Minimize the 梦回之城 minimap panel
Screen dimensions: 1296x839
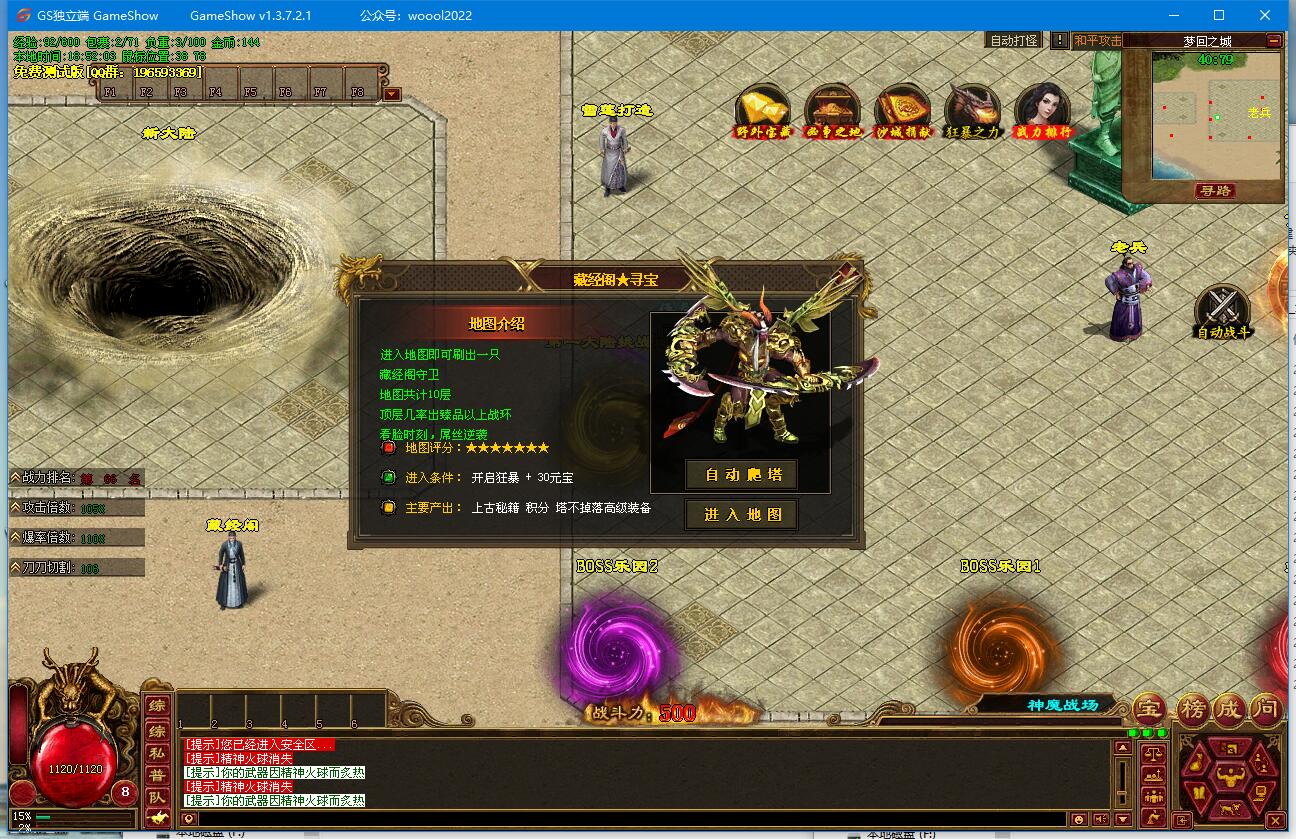[x=1273, y=41]
